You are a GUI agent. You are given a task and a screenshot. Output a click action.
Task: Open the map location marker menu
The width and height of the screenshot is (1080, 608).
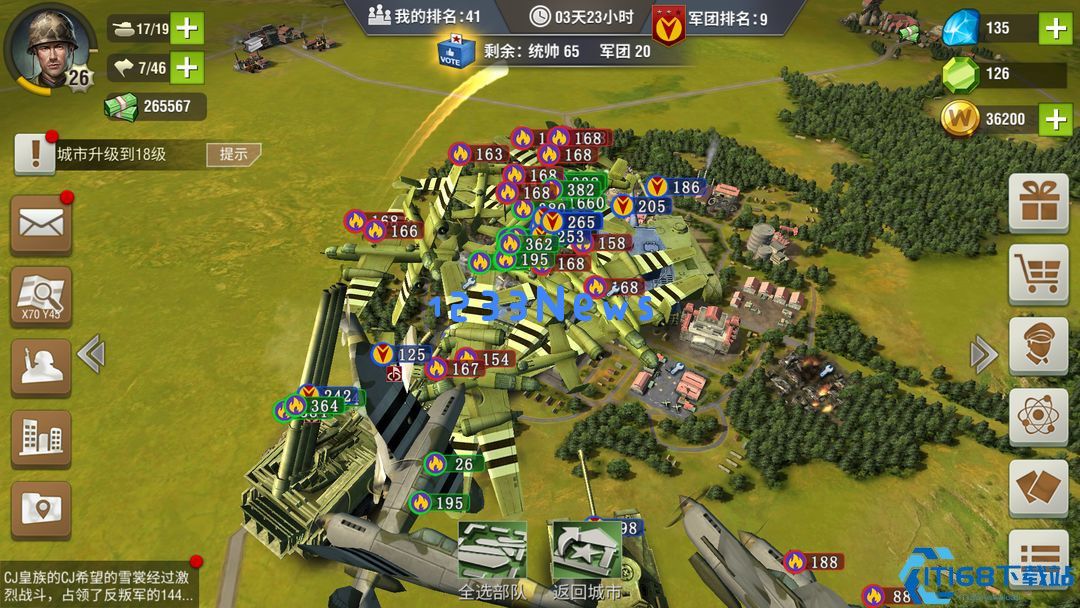coord(41,510)
